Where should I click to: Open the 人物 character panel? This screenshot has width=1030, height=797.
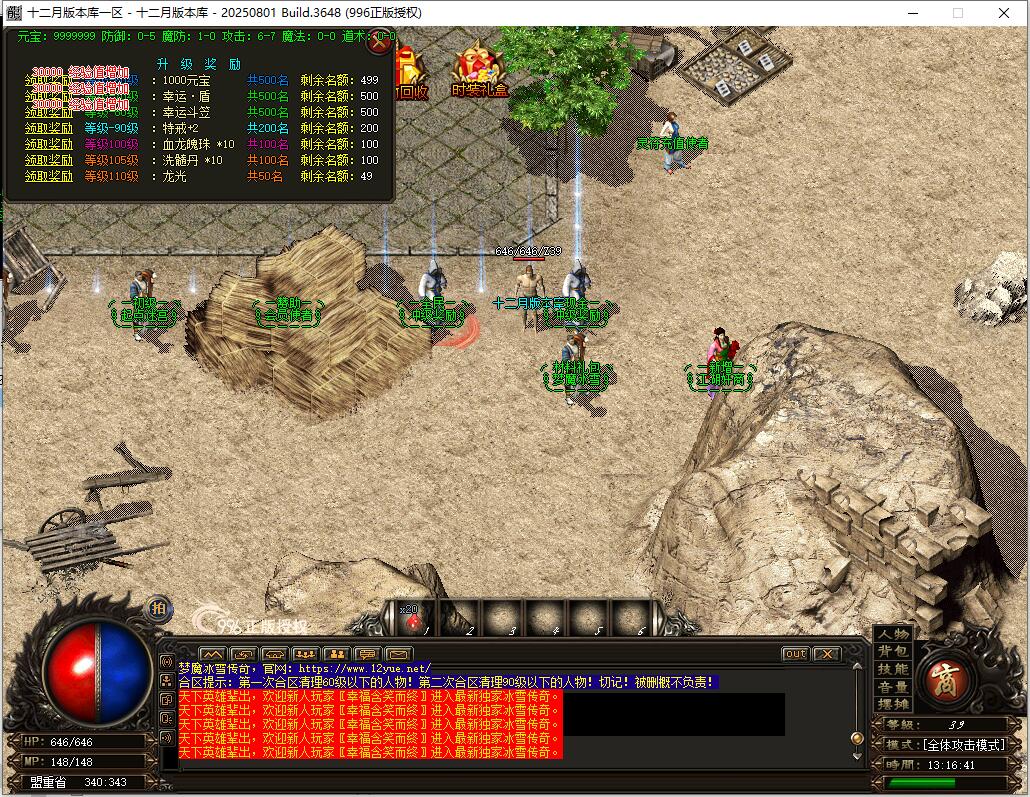pos(893,635)
